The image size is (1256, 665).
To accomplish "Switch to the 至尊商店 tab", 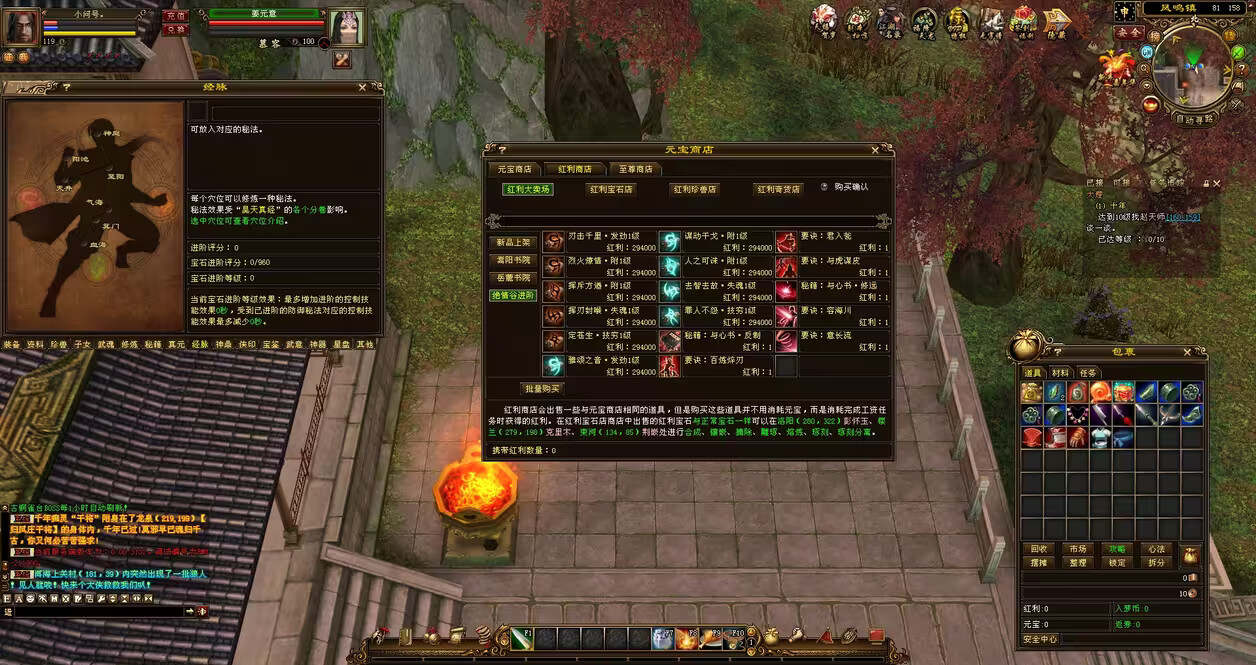I will point(635,169).
